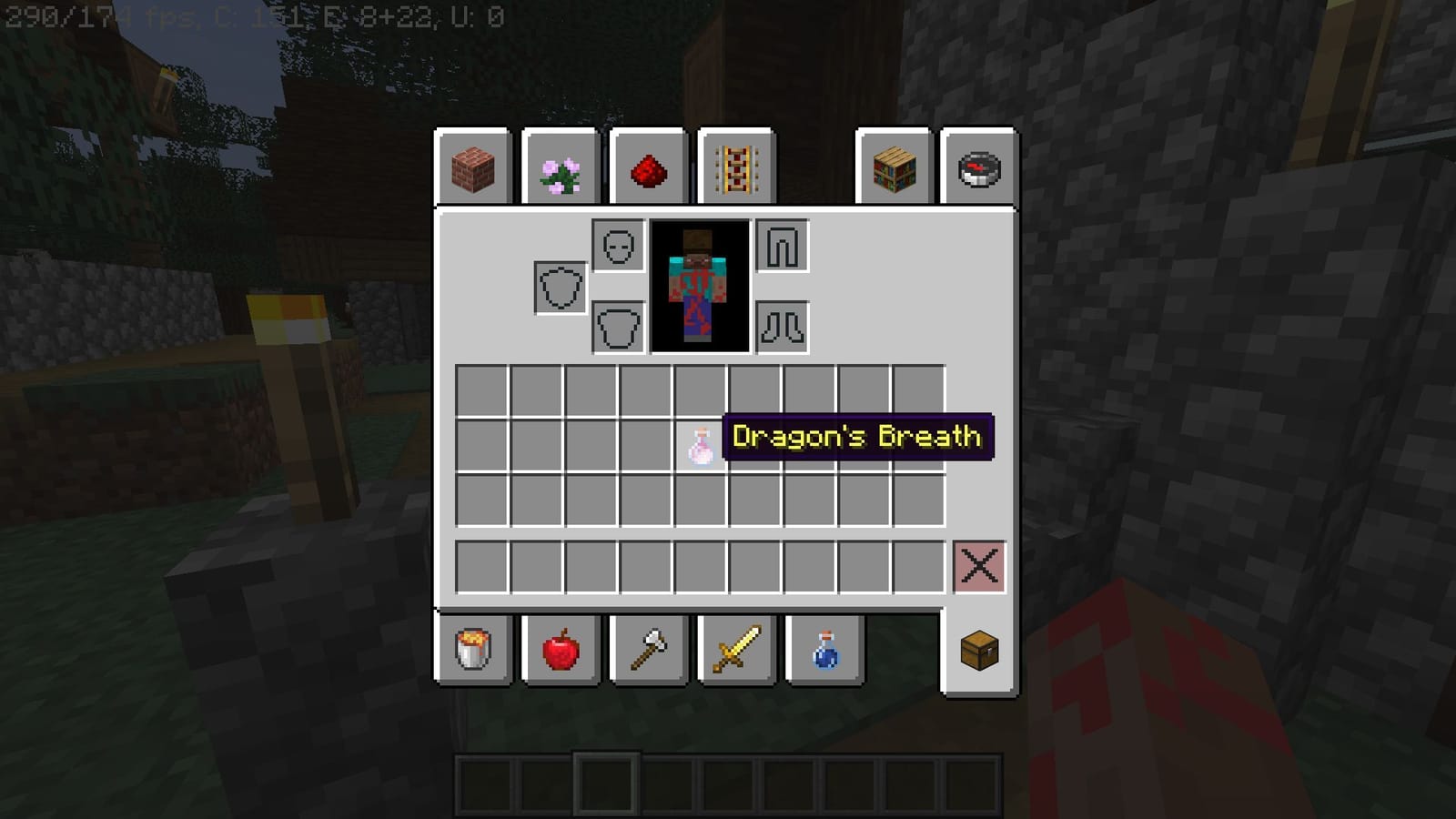
Task: Select the leggings armor slot
Action: pyautogui.click(x=781, y=244)
